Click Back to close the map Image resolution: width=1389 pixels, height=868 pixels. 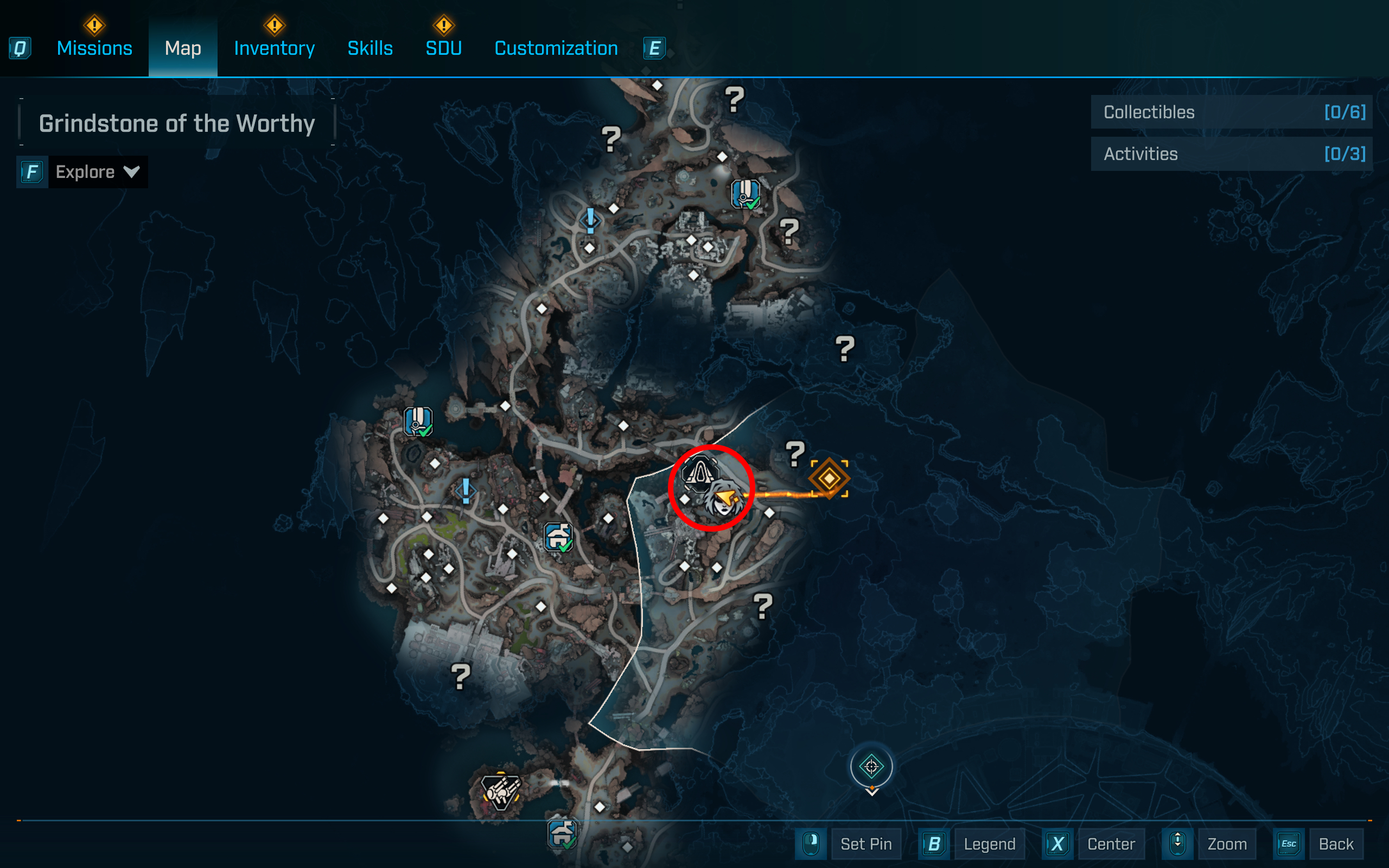tap(1337, 844)
